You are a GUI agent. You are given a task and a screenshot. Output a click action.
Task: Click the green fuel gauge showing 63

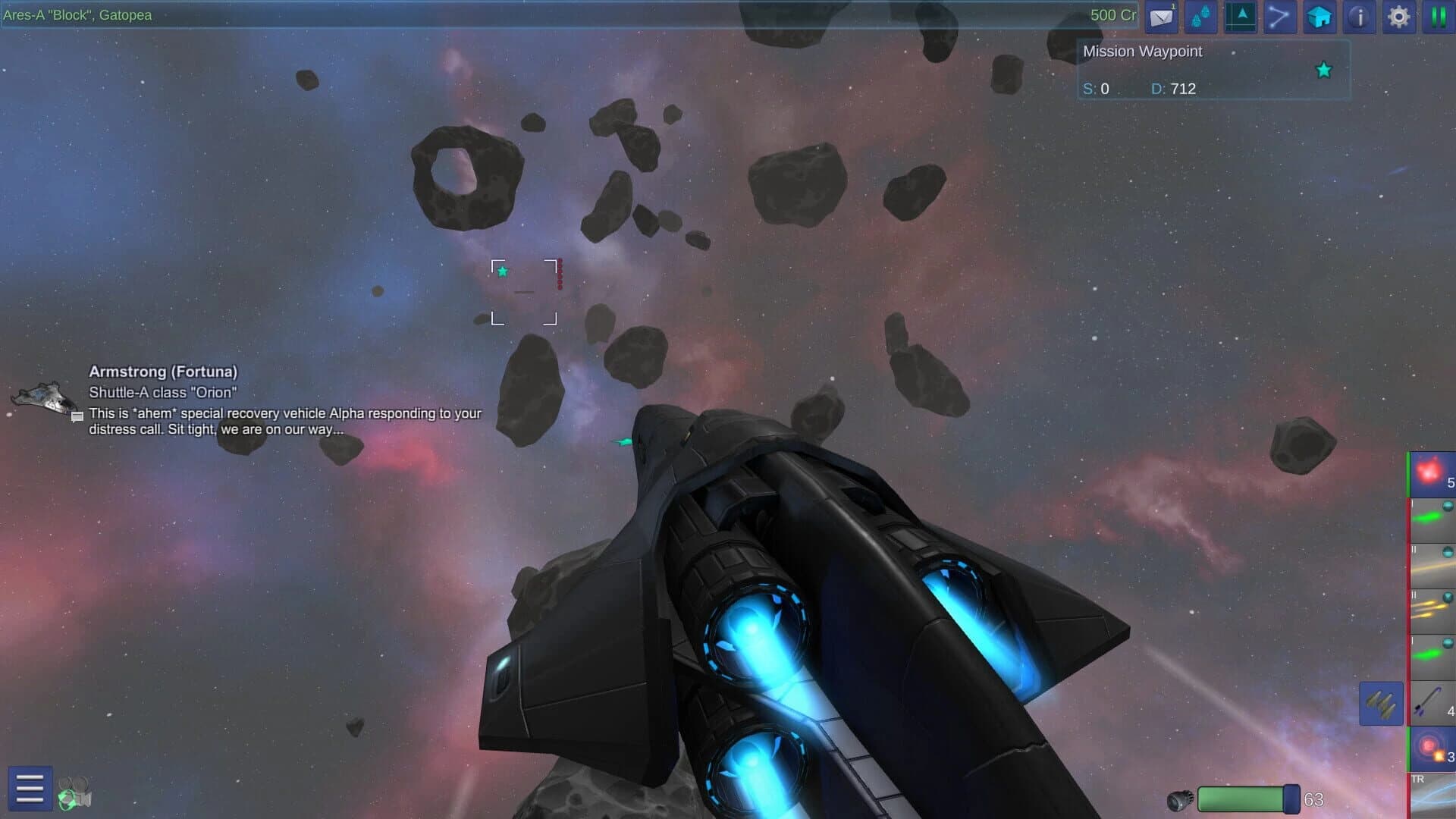click(1244, 798)
